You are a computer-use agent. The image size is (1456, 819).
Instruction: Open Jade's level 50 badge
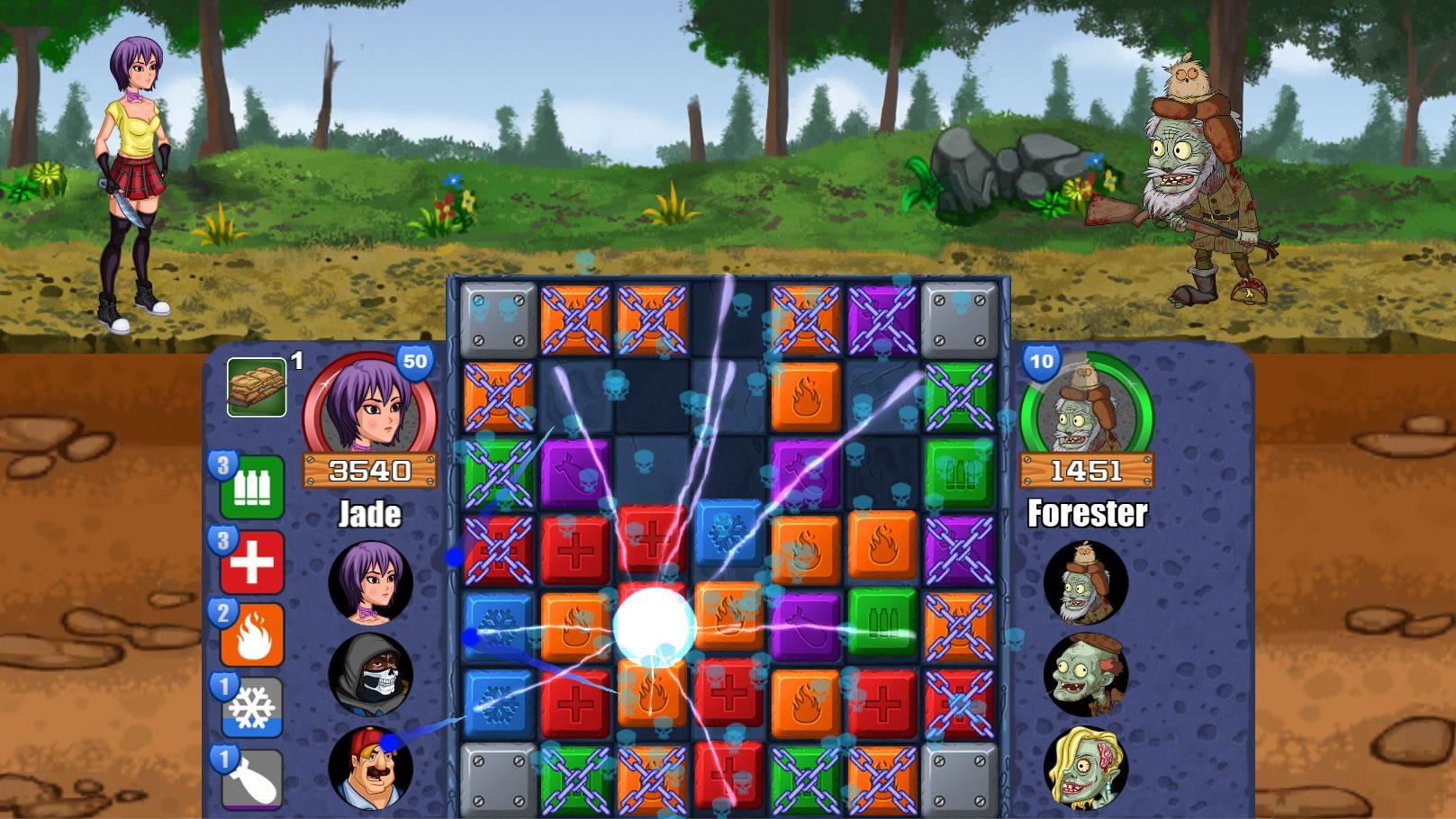415,360
